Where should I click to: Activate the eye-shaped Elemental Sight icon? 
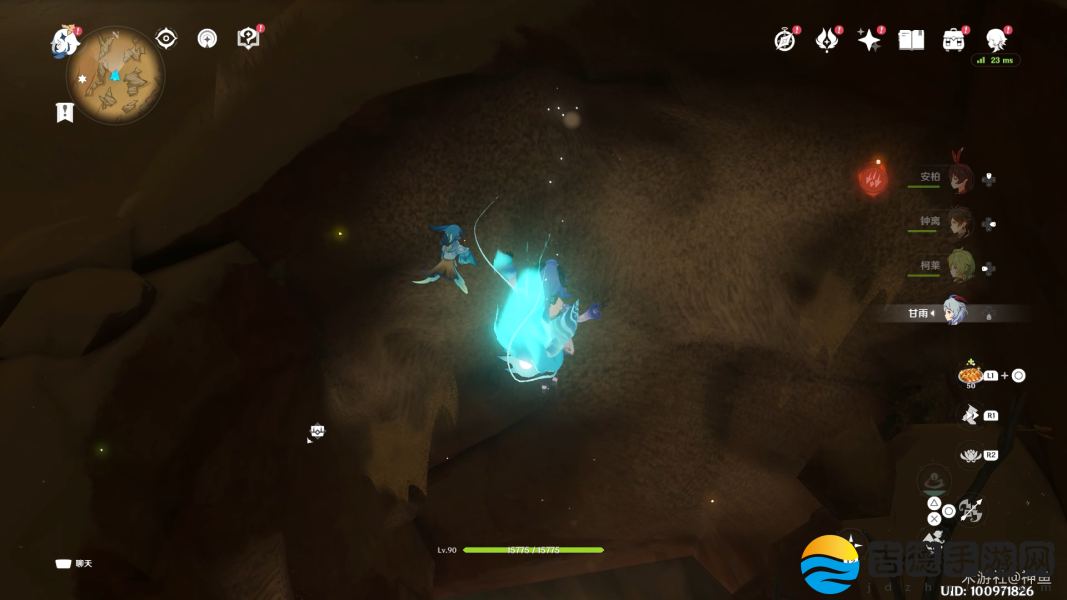[x=166, y=39]
